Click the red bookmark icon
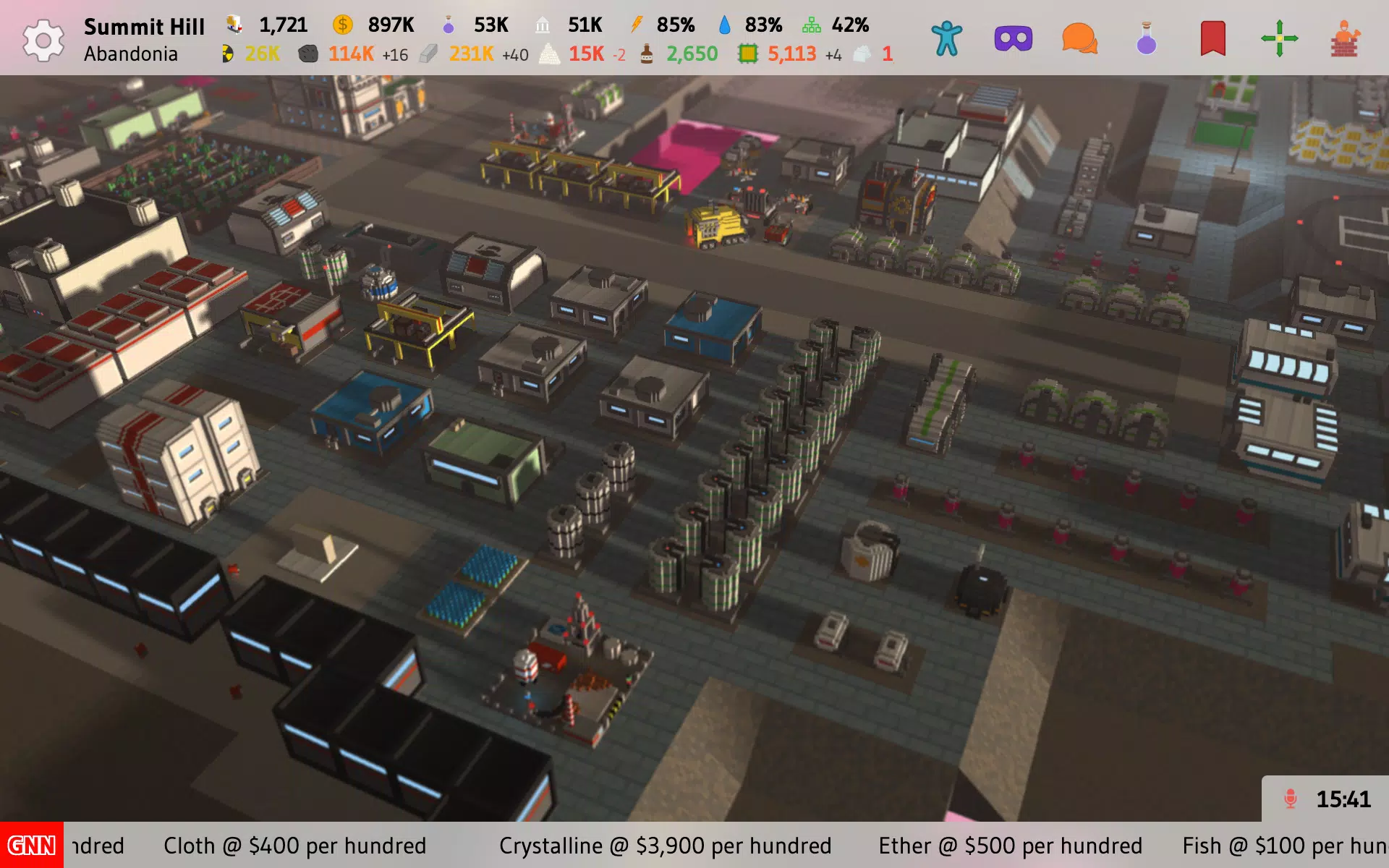The height and width of the screenshot is (868, 1389). pos(1212,39)
